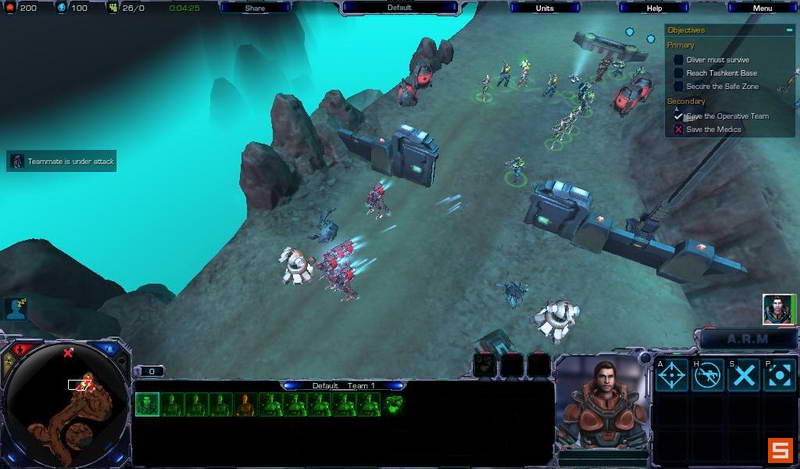Viewport: 800px width, 469px height.
Task: Open the Help panel
Action: 654,8
